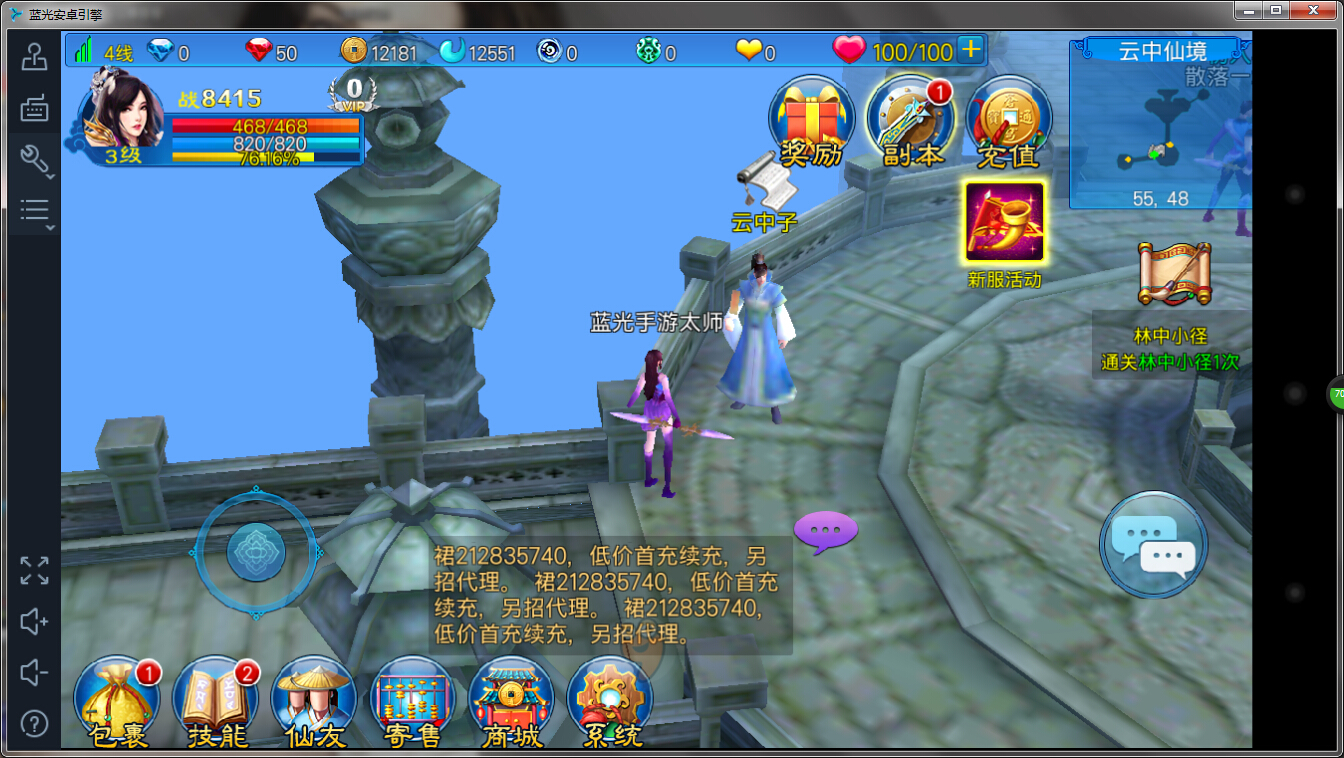
Task: Claim rewards via the 奖励 gift icon
Action: [810, 120]
